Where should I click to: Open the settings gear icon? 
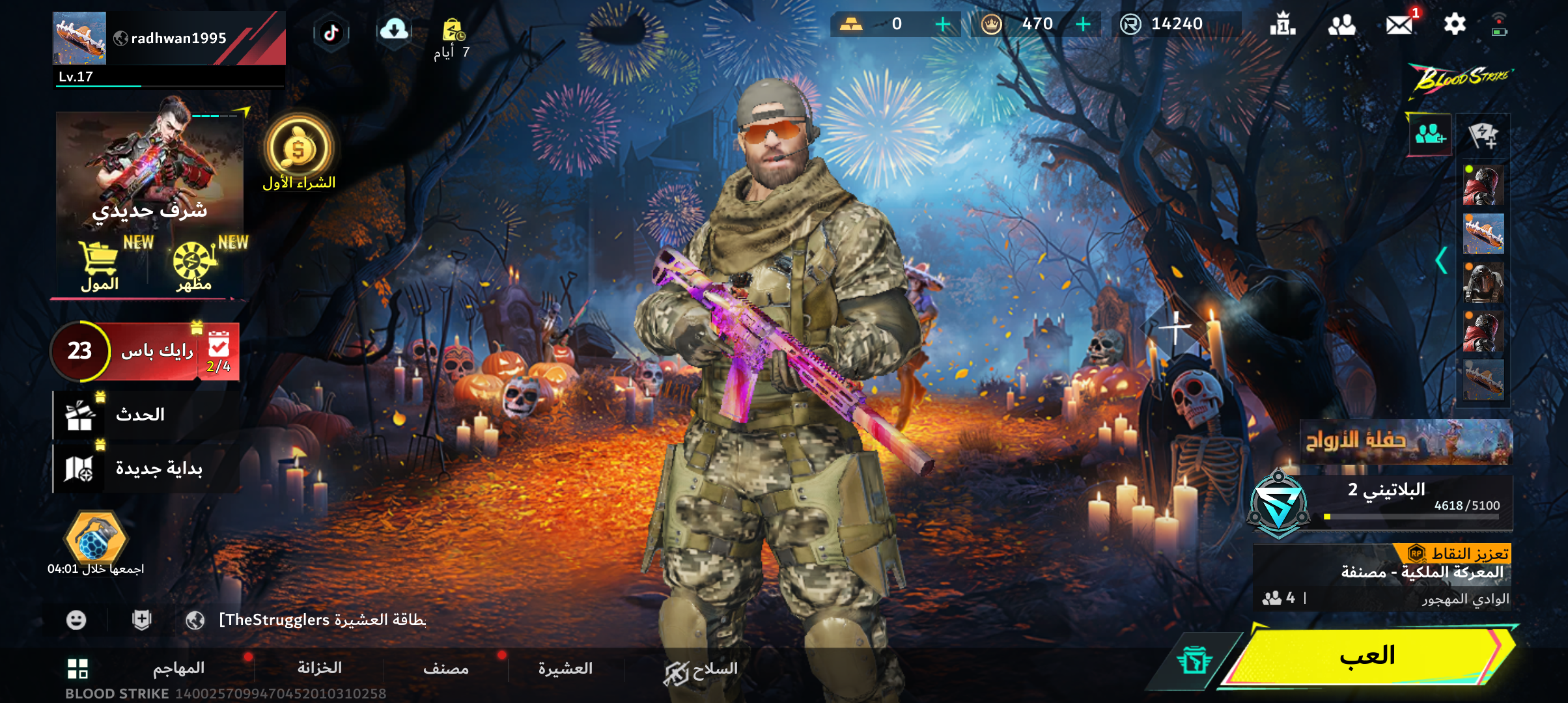[x=1454, y=25]
